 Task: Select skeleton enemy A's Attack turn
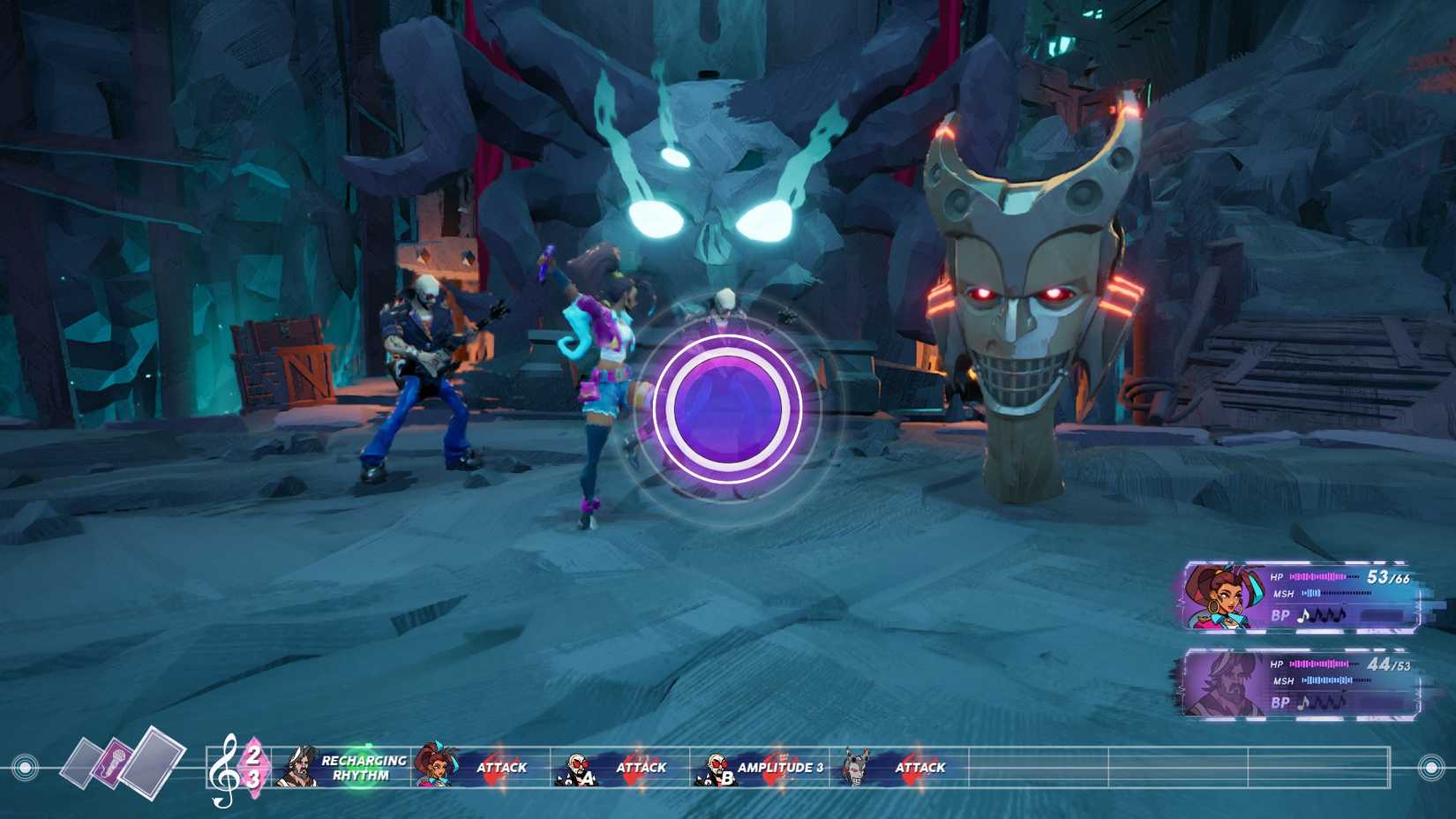pyautogui.click(x=620, y=767)
